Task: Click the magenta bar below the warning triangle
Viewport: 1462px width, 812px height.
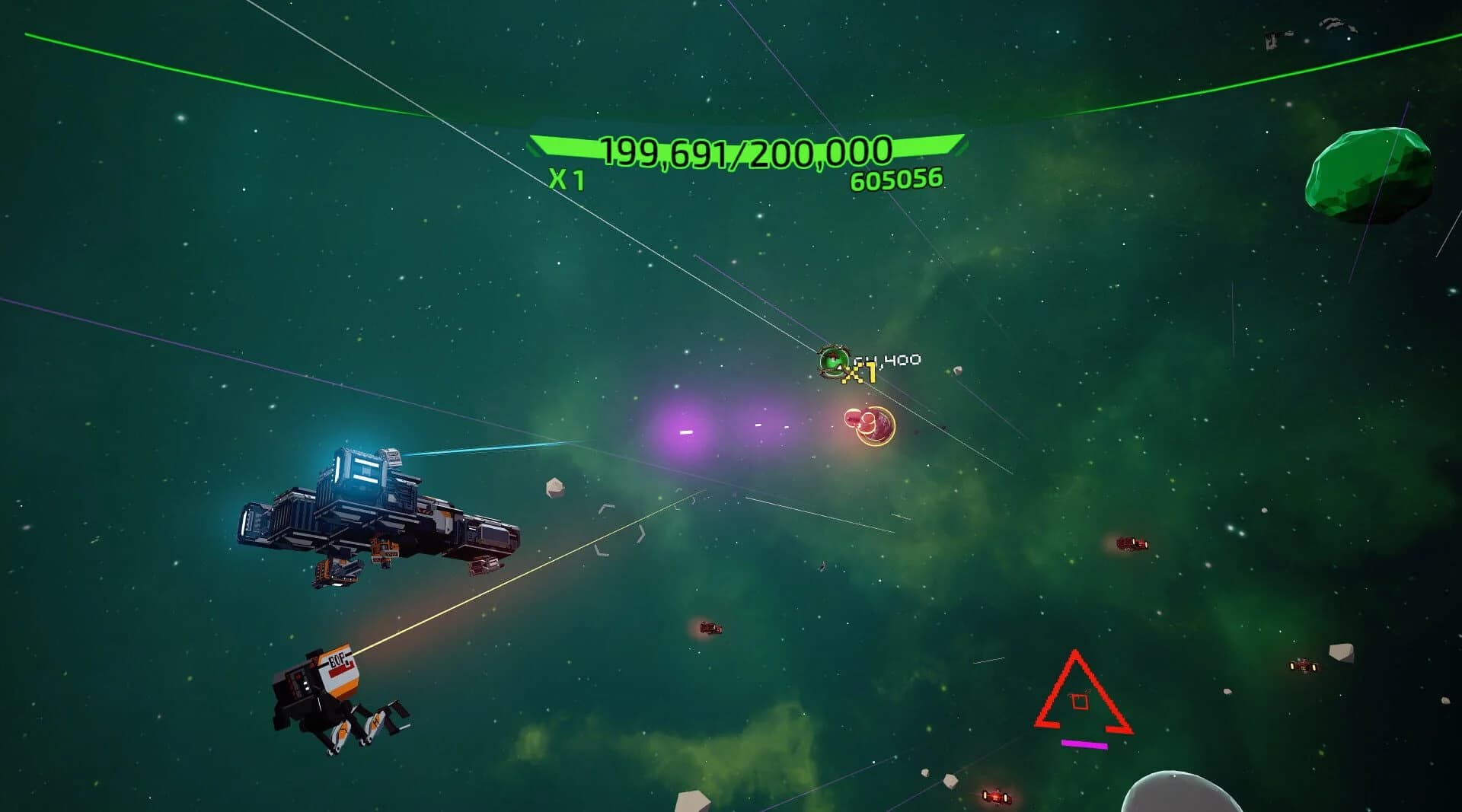Action: [x=1084, y=744]
